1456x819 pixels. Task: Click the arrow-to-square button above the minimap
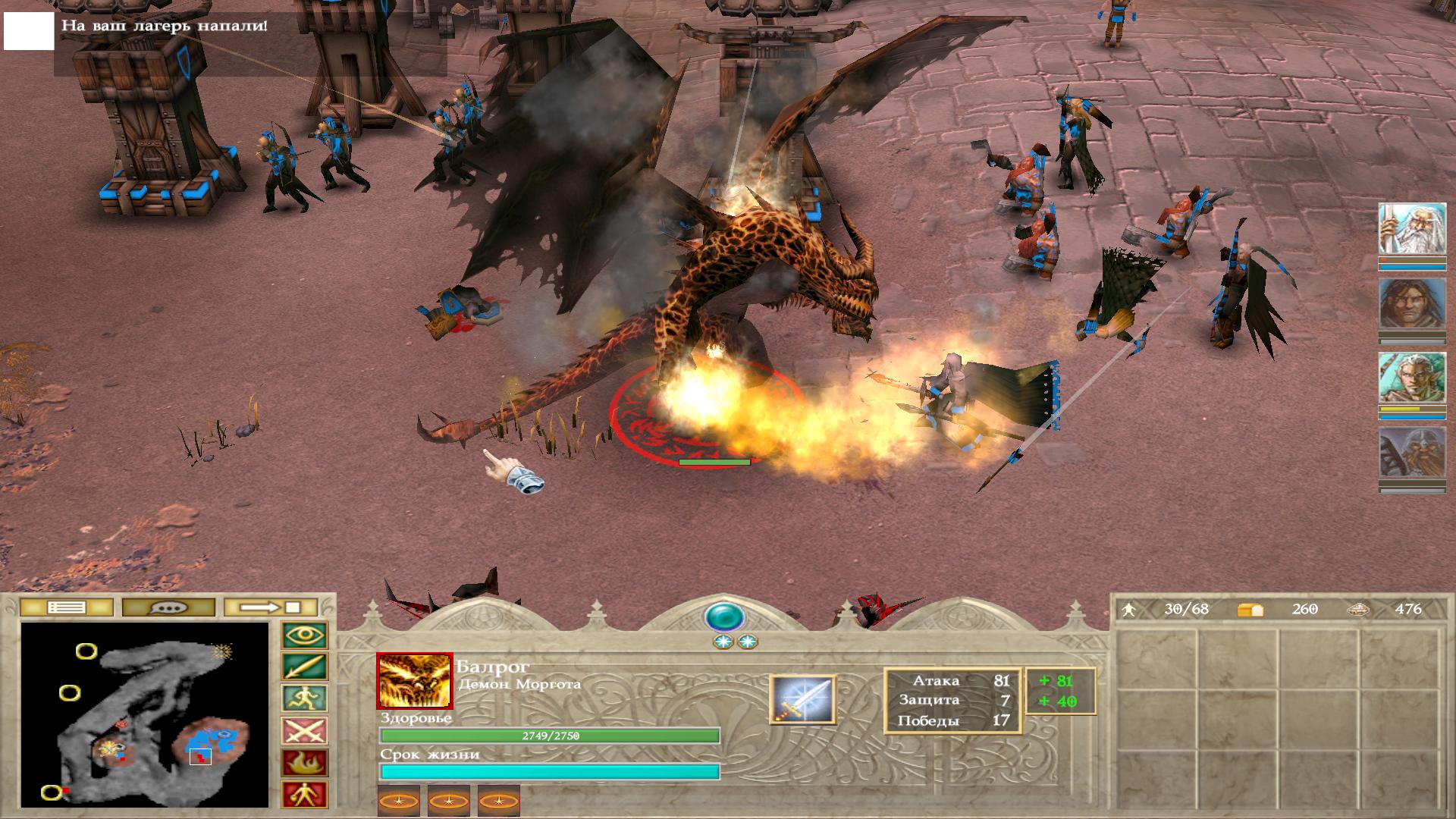pyautogui.click(x=271, y=607)
